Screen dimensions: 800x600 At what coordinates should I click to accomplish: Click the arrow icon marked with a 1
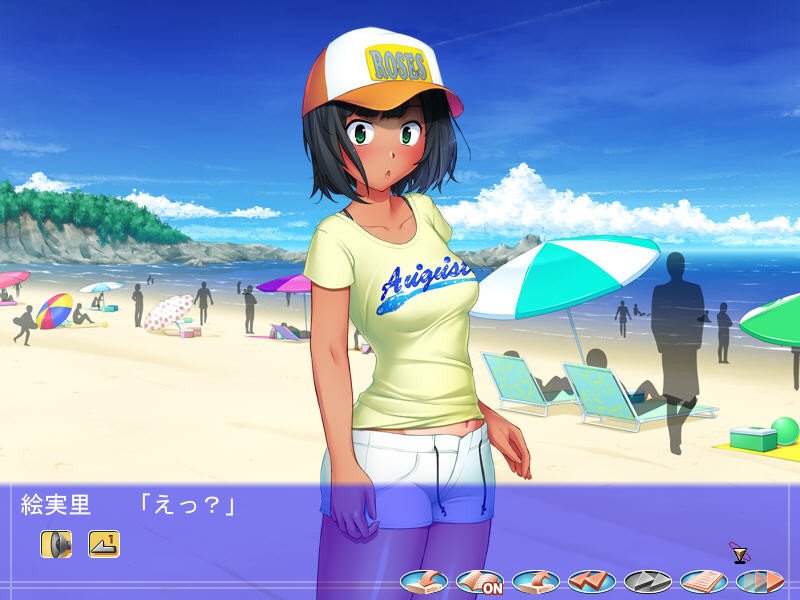pos(104,543)
